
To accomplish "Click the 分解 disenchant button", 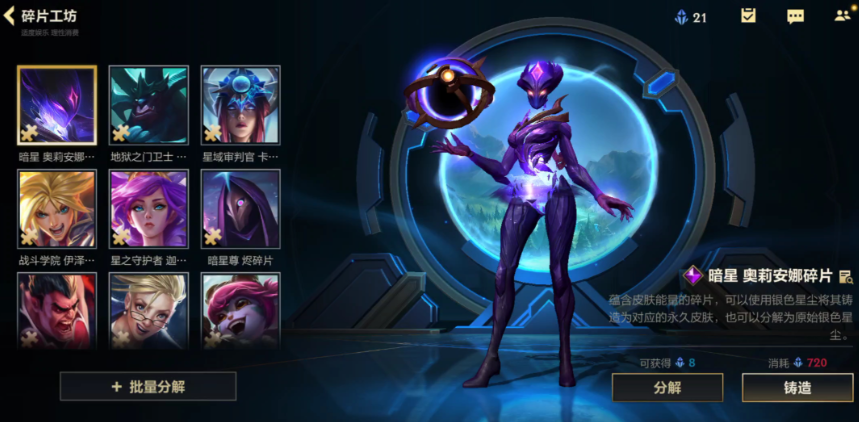I will coord(667,387).
